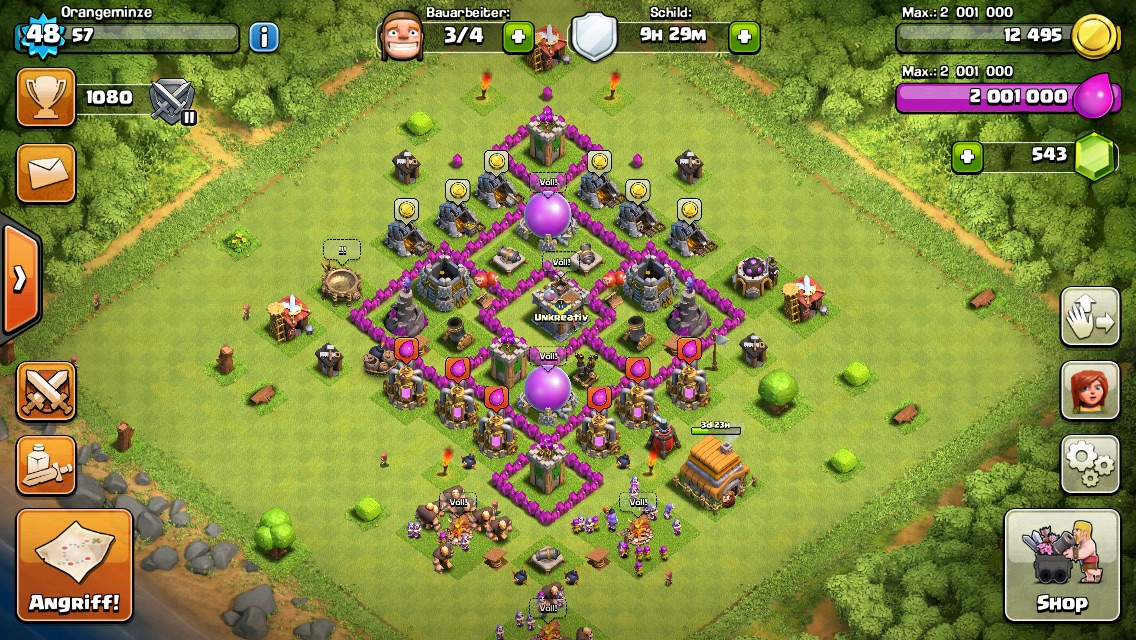Open the settings gears button
Image resolution: width=1136 pixels, height=640 pixels.
[1089, 465]
